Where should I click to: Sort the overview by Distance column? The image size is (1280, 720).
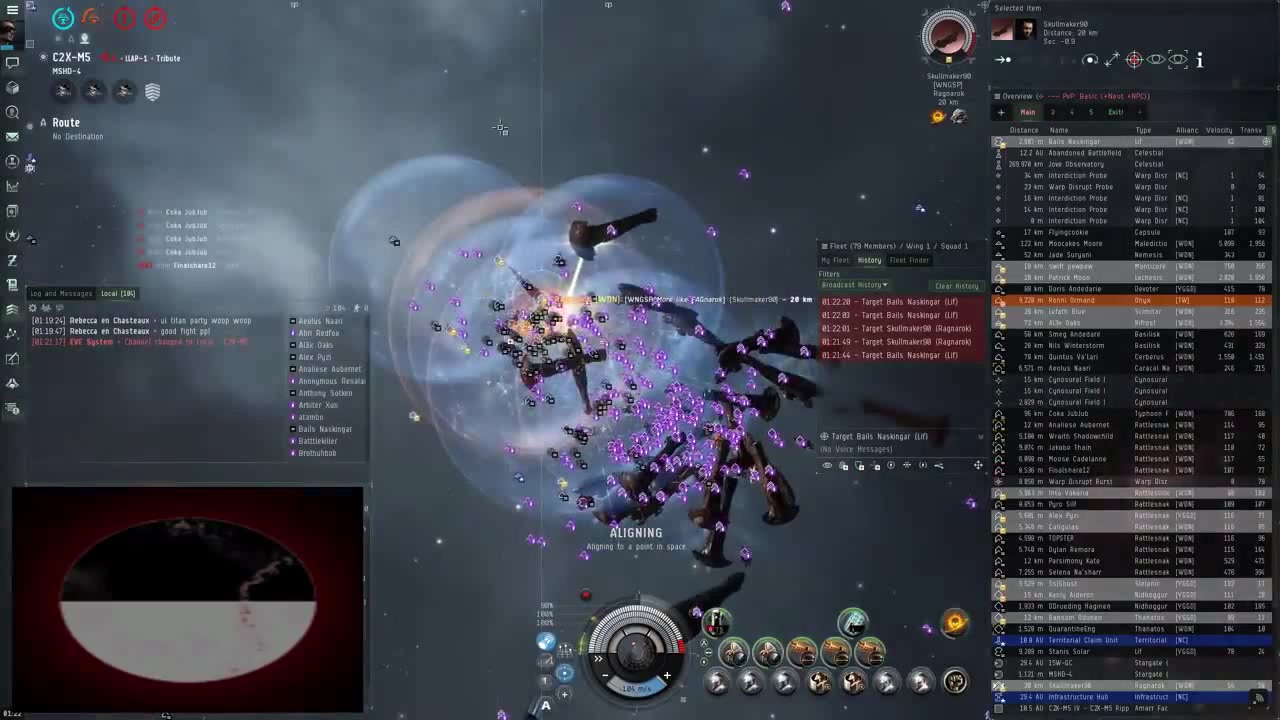pos(1023,130)
